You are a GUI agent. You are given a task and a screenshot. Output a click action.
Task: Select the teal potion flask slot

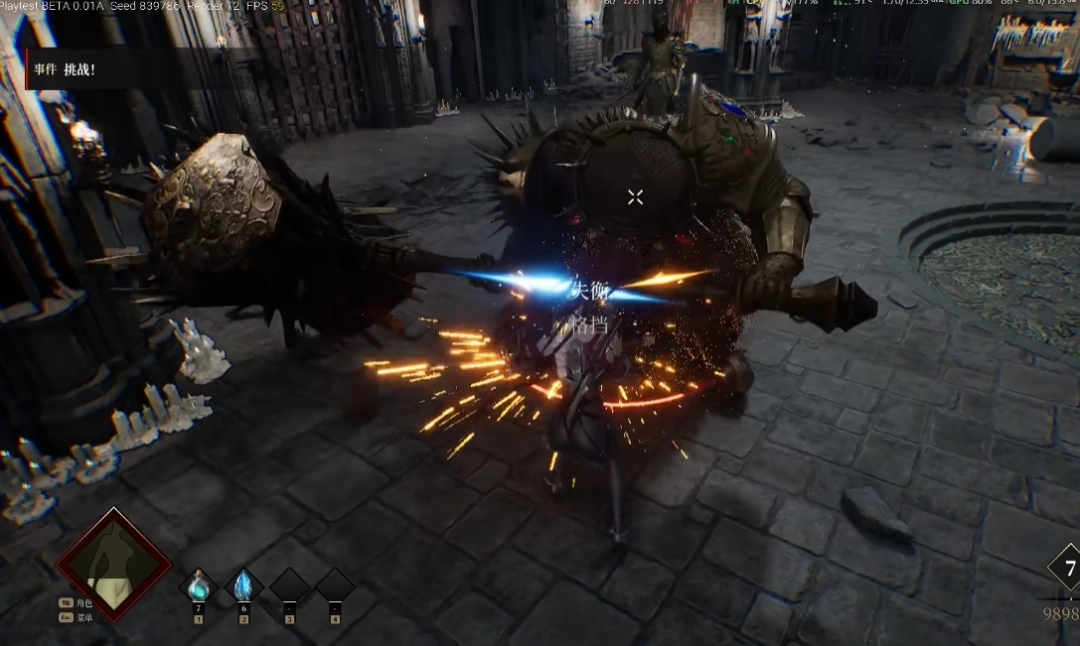point(198,585)
